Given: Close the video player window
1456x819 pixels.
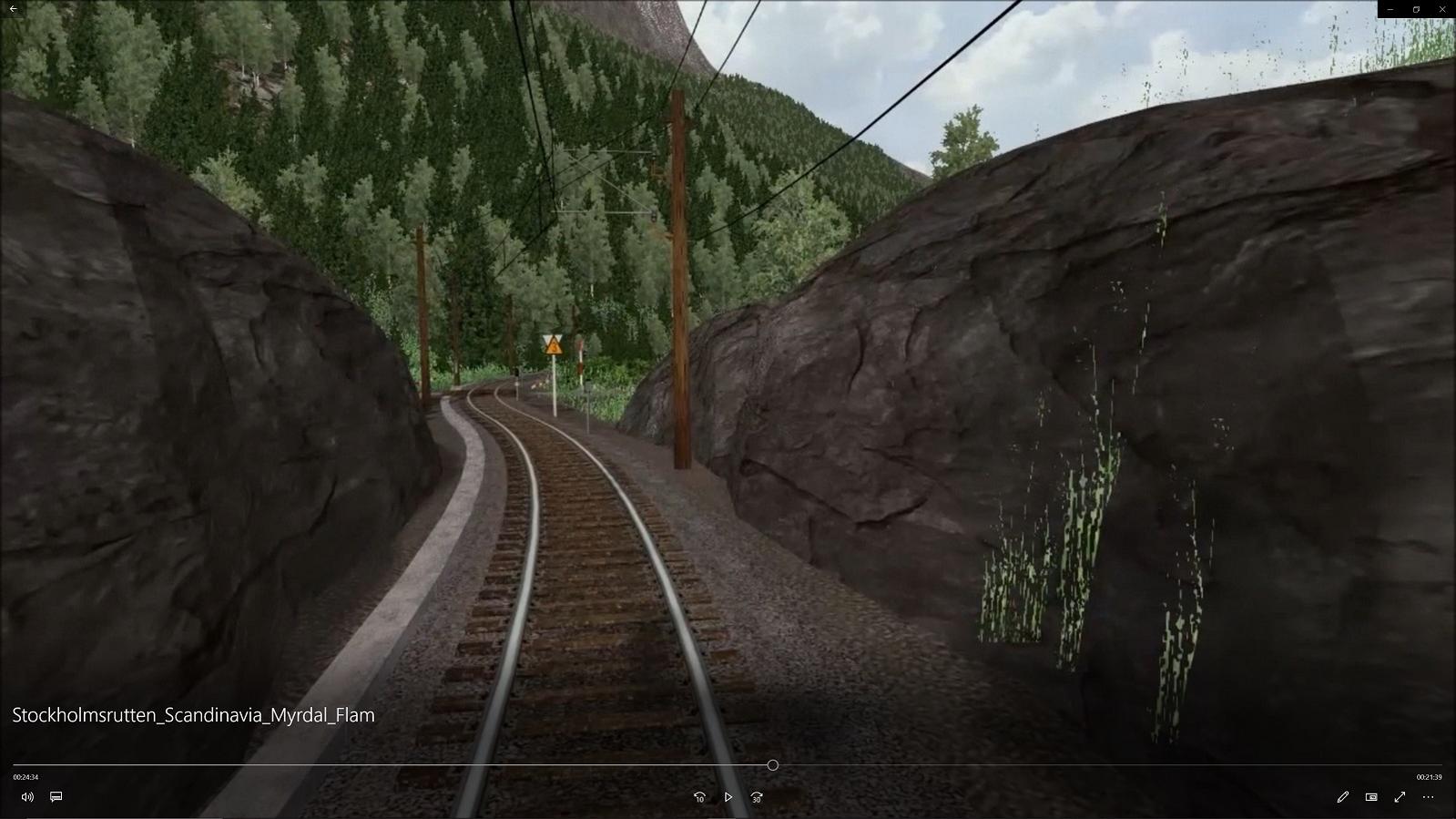Looking at the screenshot, I should click(x=1442, y=9).
